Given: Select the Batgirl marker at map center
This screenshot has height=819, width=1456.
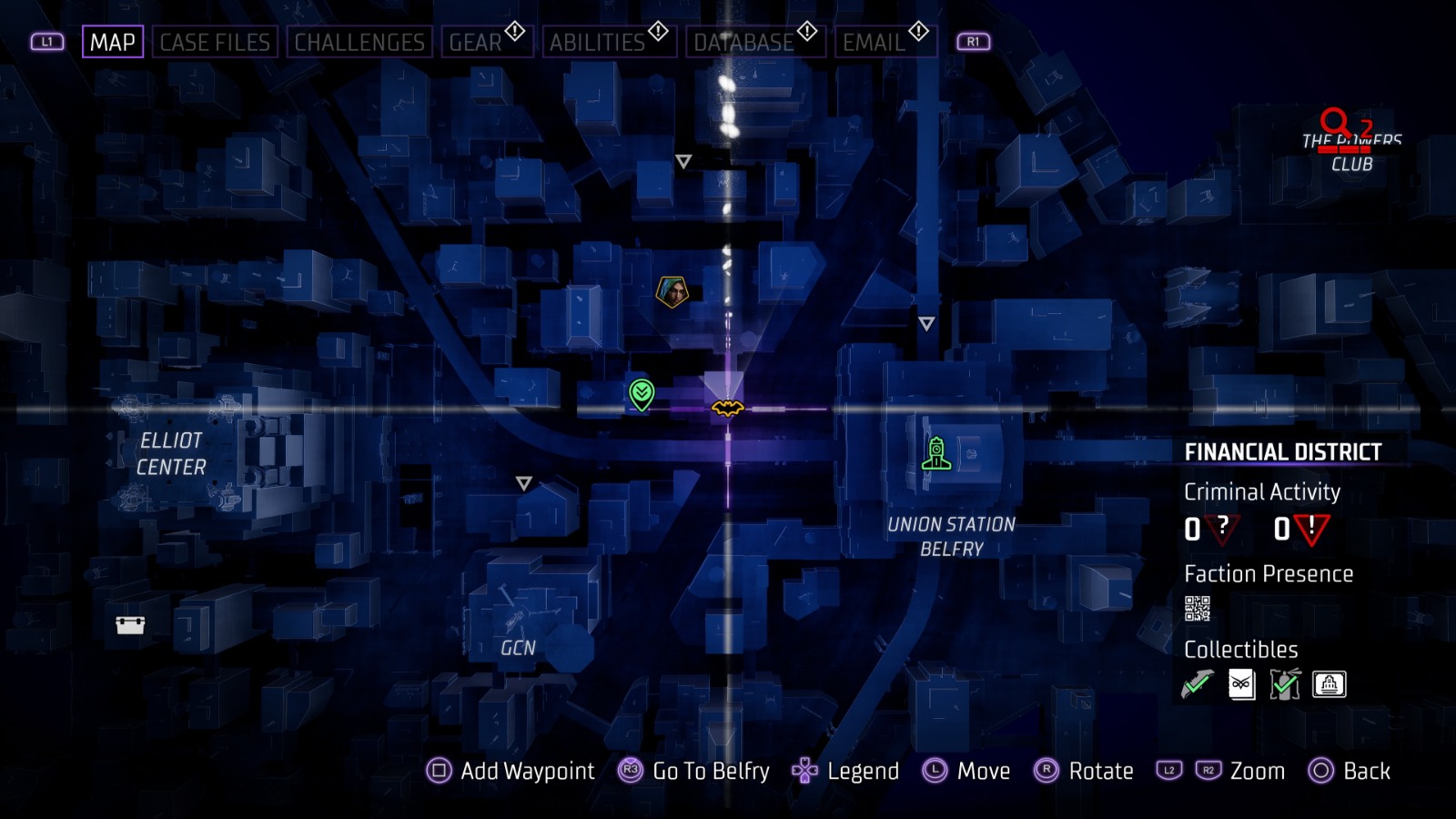Looking at the screenshot, I should click(x=726, y=409).
